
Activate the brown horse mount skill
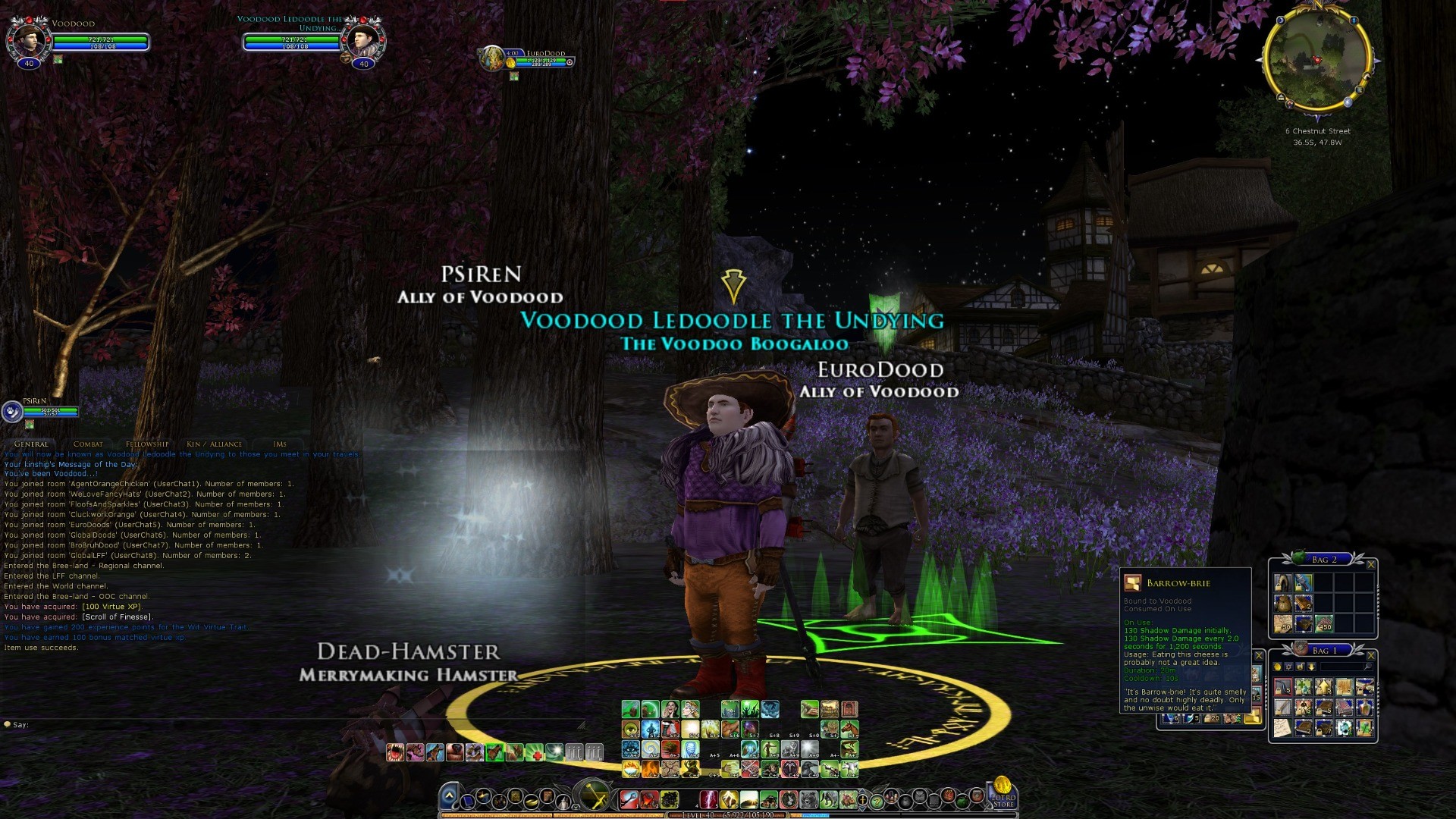coord(849,729)
